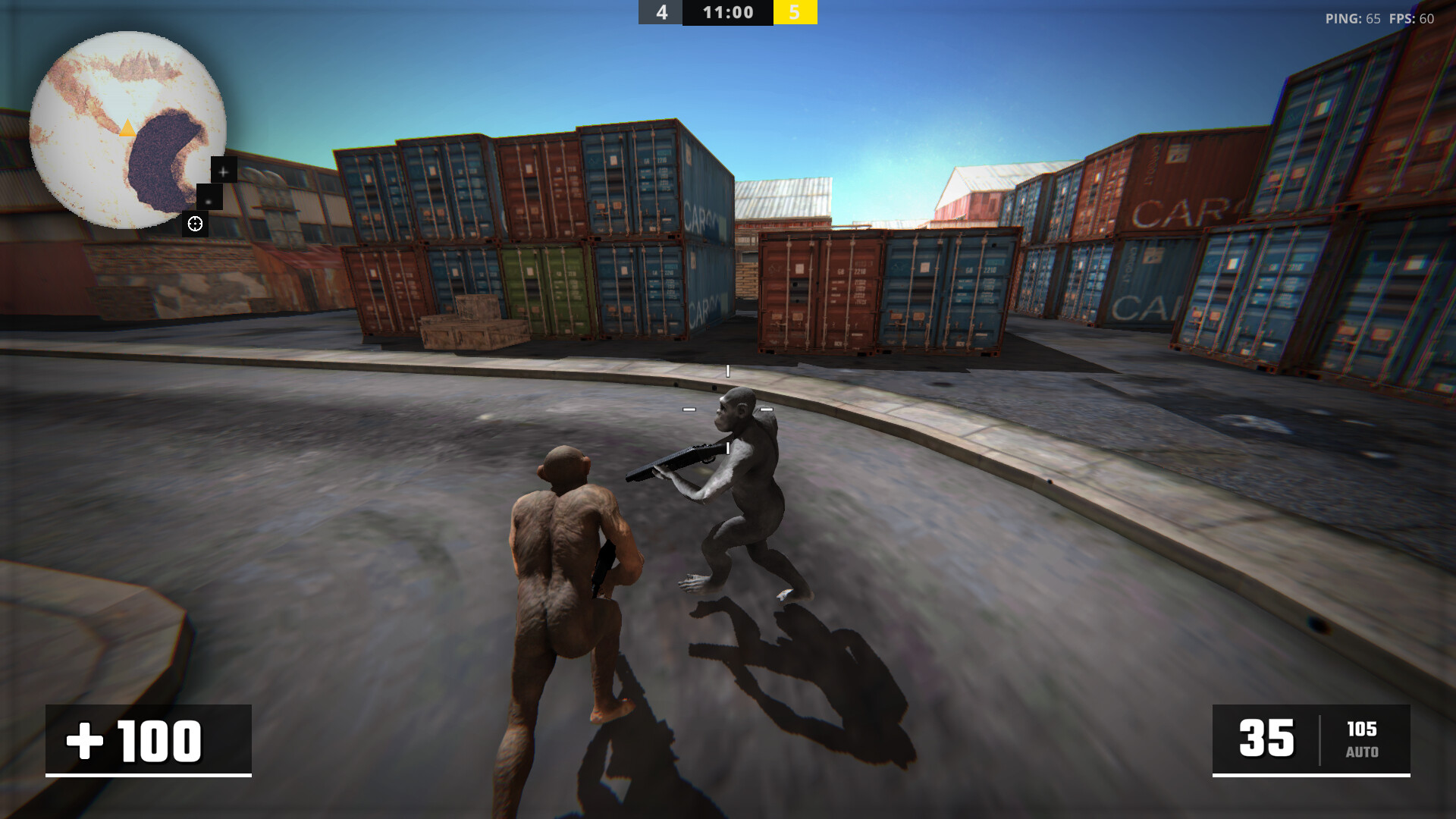
Task: Click the minimap zoom-in plus icon
Action: pos(222,171)
